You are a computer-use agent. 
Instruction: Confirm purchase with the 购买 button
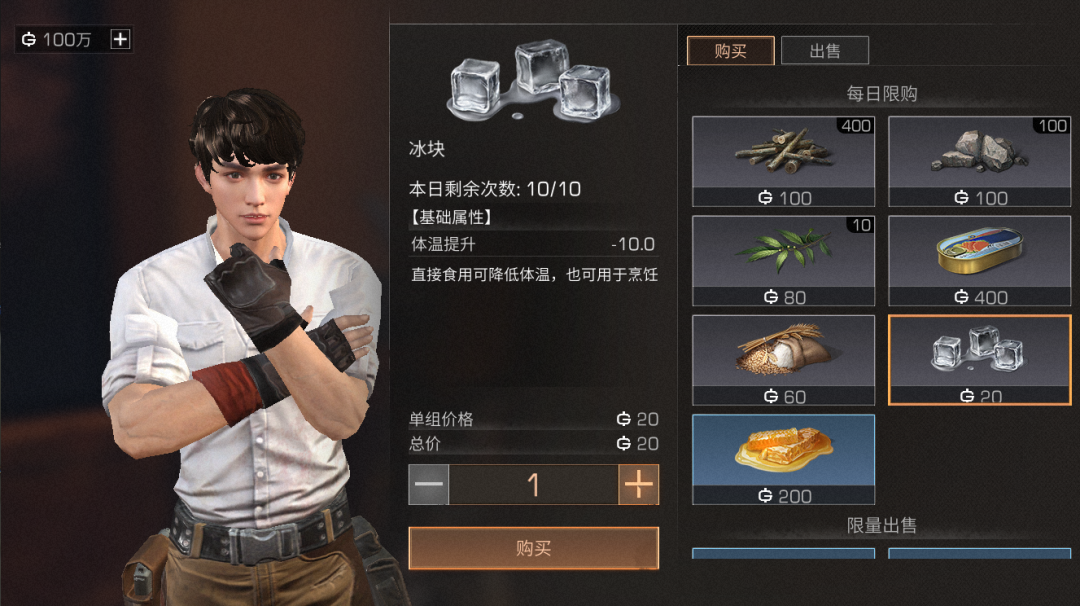point(533,548)
